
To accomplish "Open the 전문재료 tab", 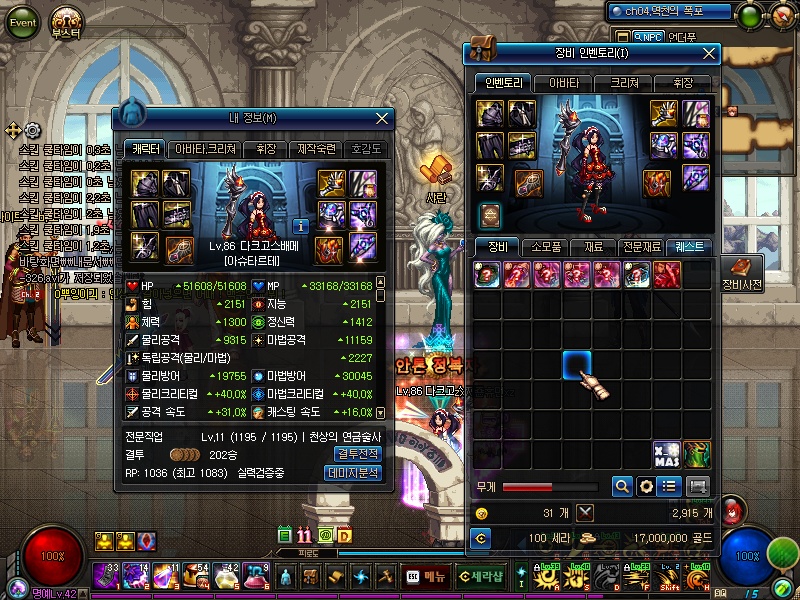I will [641, 246].
